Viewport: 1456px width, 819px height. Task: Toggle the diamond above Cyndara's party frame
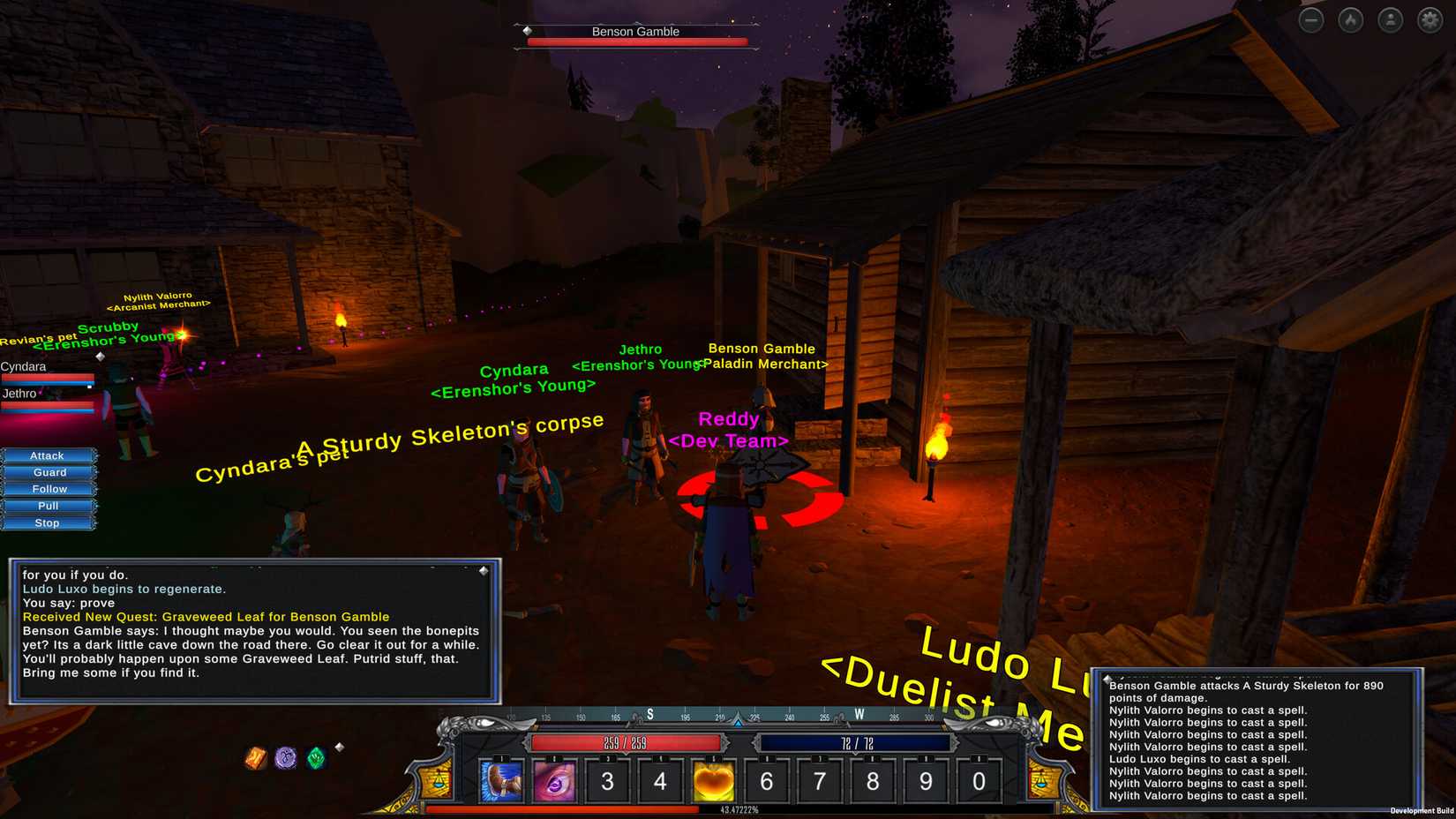(100, 356)
